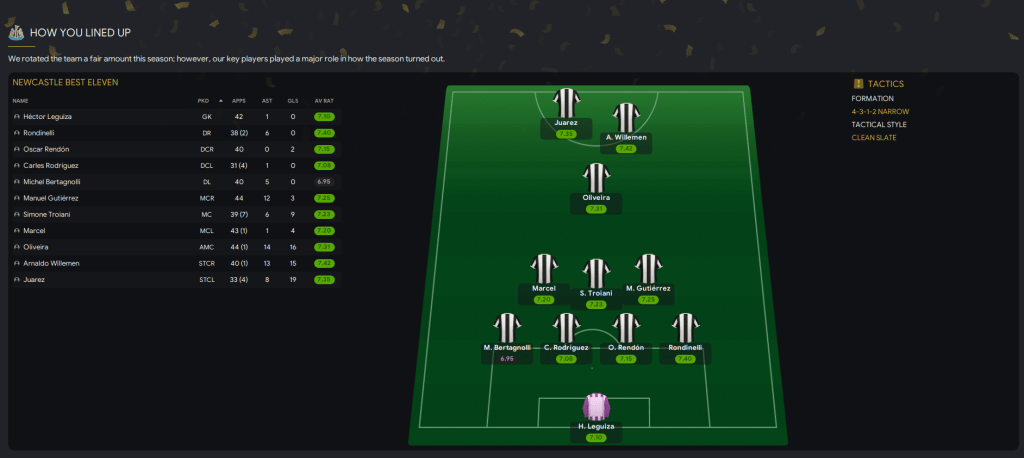The height and width of the screenshot is (458, 1024).
Task: Choose the goalkeeper H. Leguiza's pink shirt
Action: tap(597, 408)
